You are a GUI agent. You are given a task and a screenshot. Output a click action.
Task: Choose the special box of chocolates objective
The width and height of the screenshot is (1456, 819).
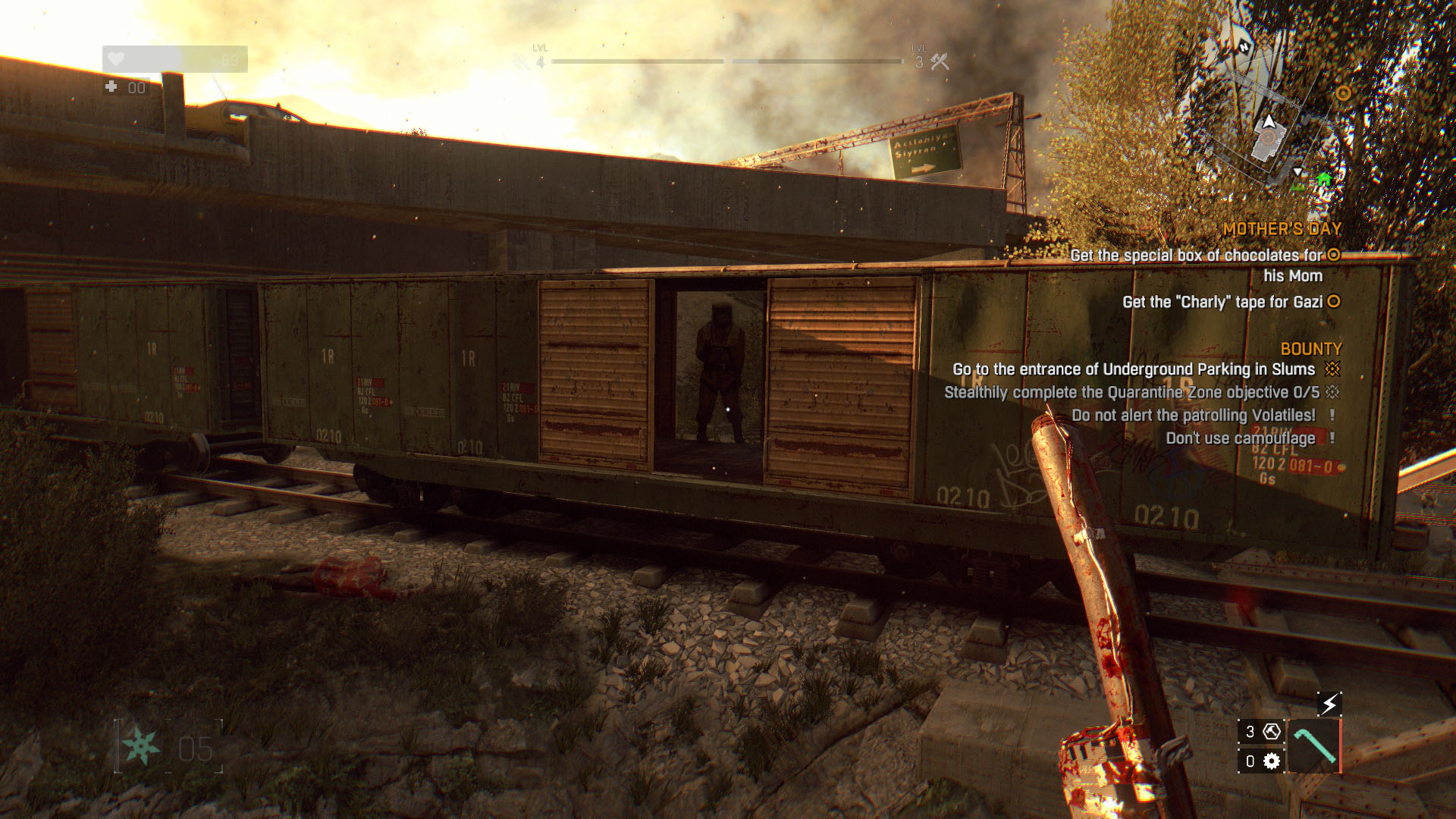tap(1197, 256)
